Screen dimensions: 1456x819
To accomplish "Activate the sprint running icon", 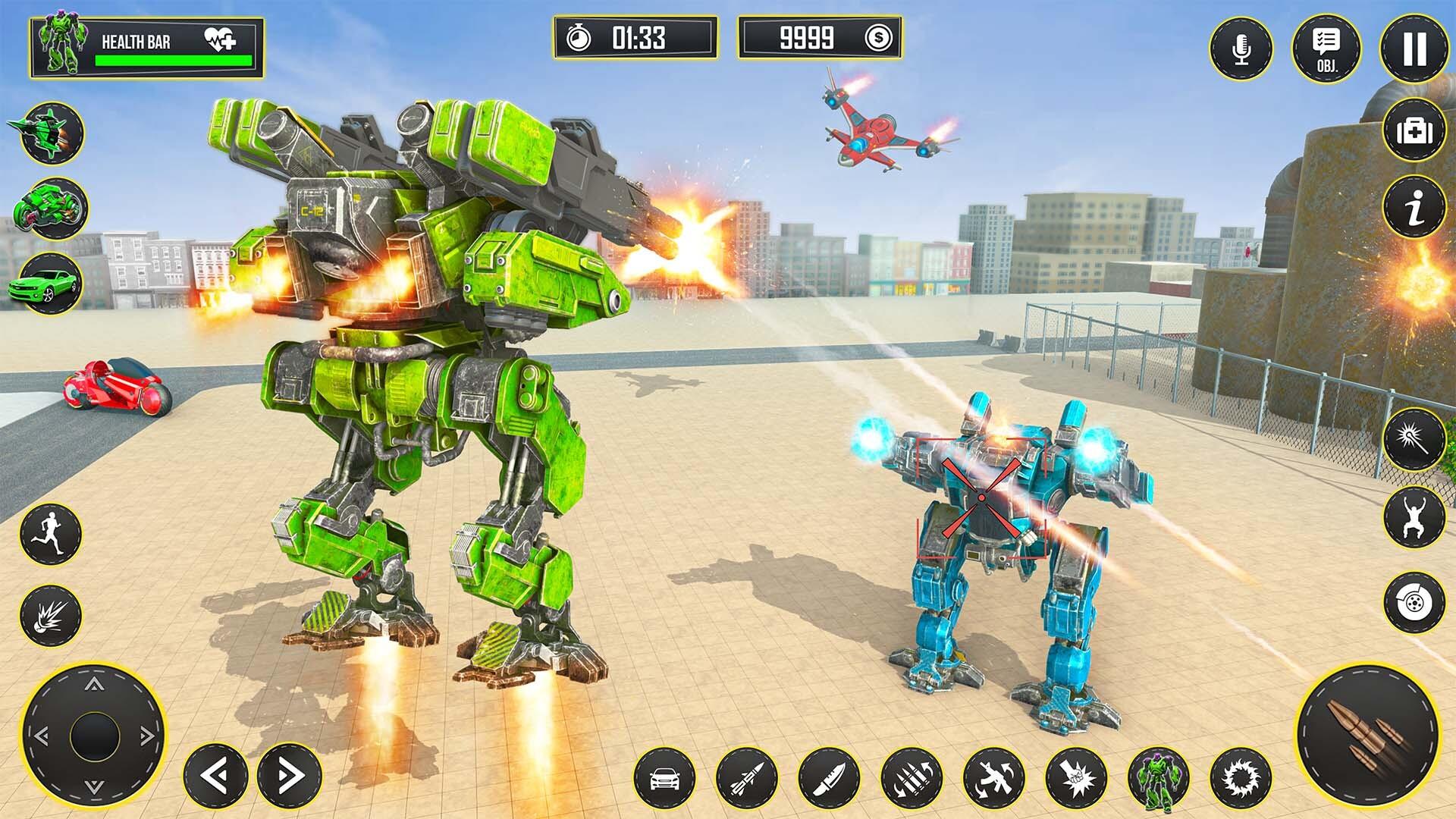I will (x=50, y=533).
